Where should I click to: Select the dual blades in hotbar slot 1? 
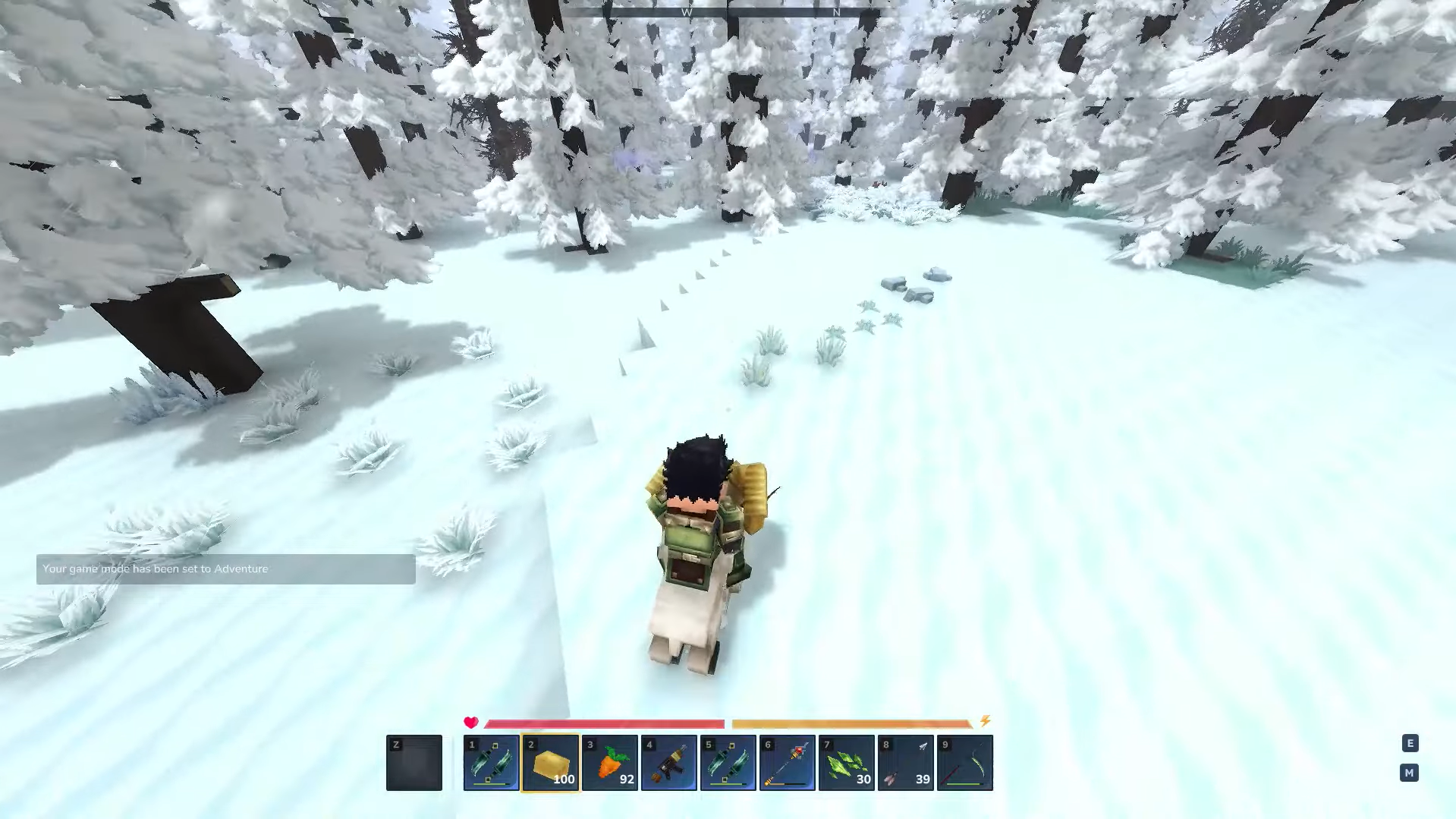[x=491, y=762]
